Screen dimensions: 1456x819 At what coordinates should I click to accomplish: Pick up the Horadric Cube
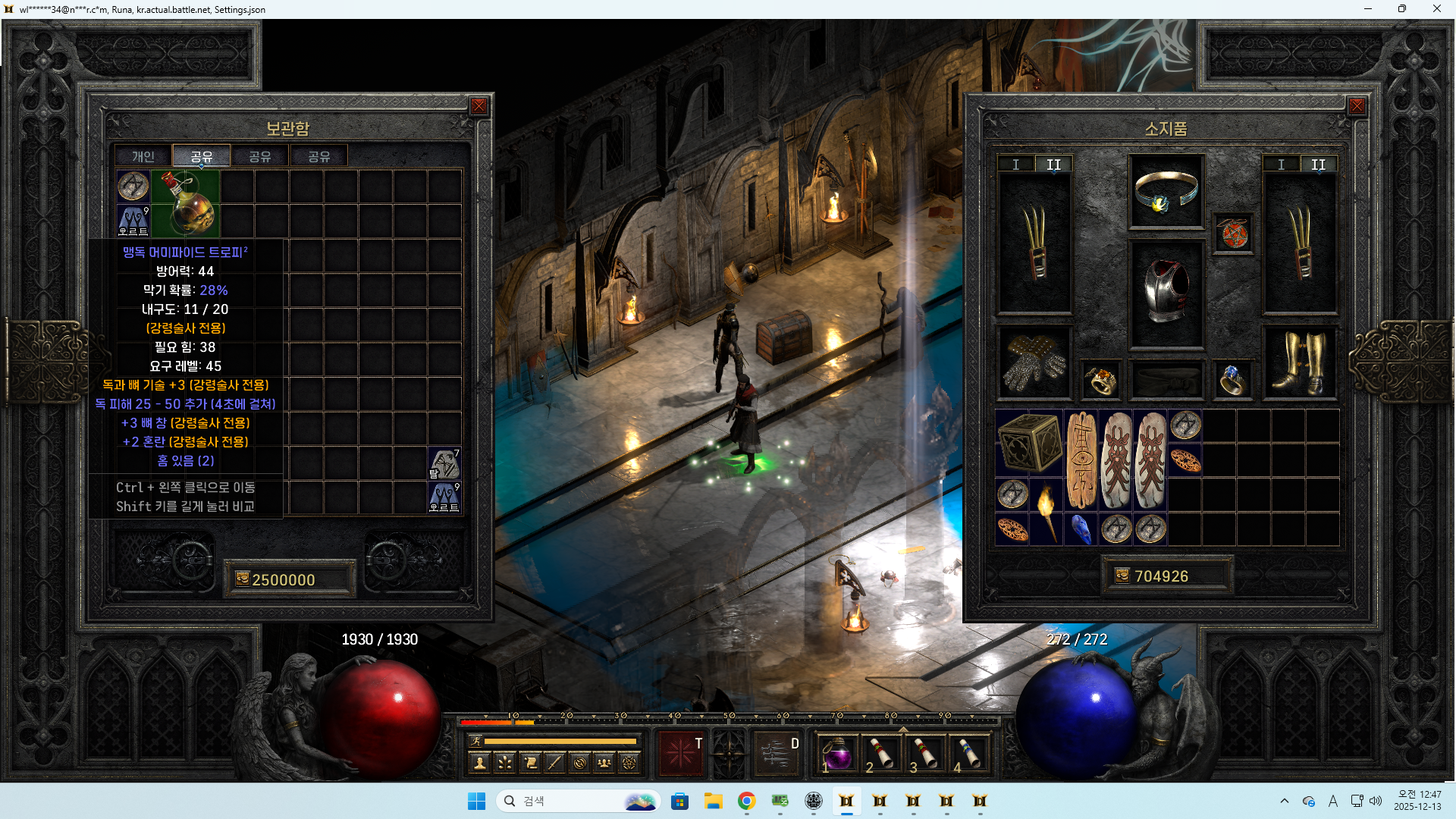click(1029, 444)
